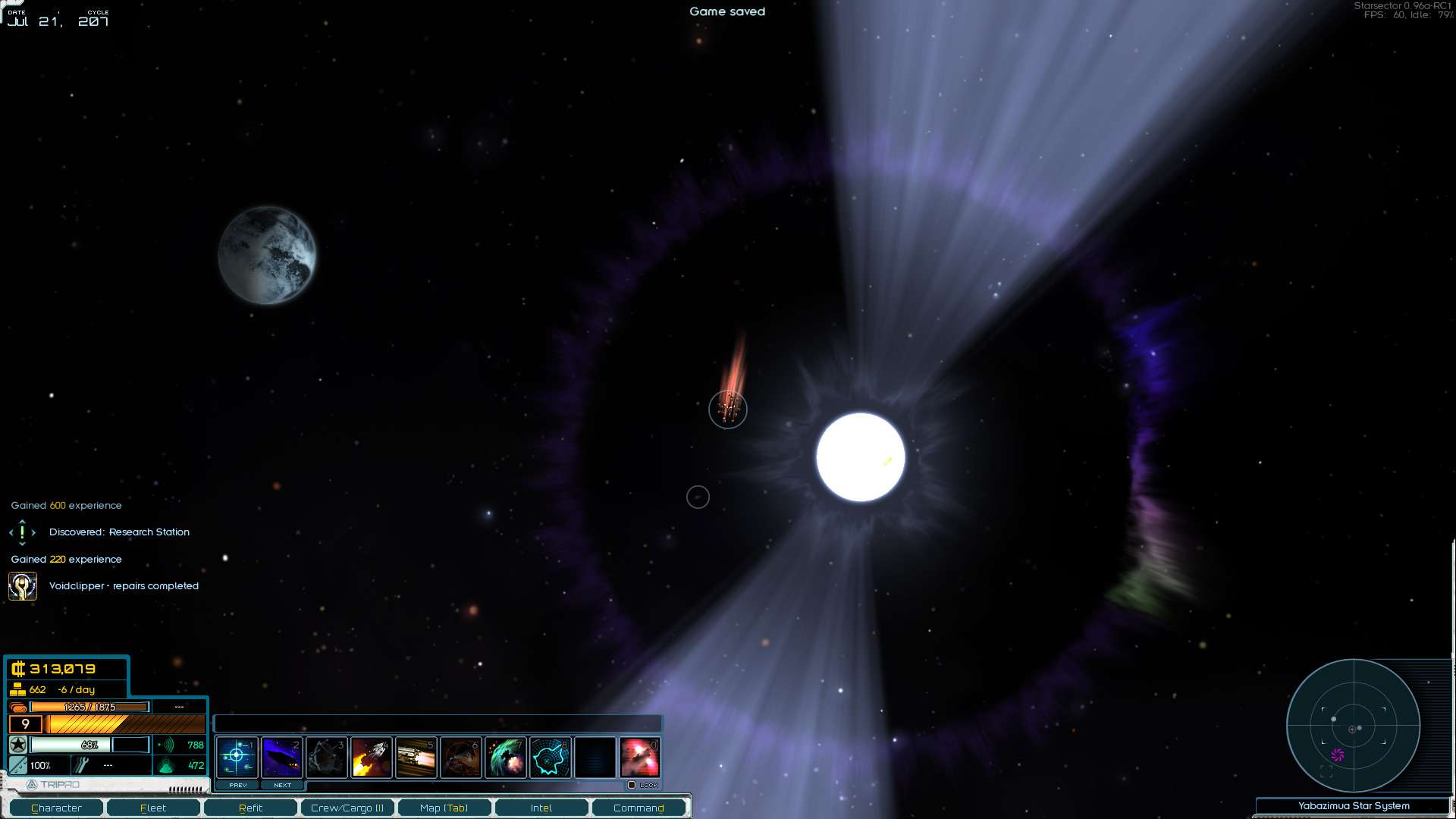
Task: Click the circular radar minimap
Action: [x=1353, y=726]
